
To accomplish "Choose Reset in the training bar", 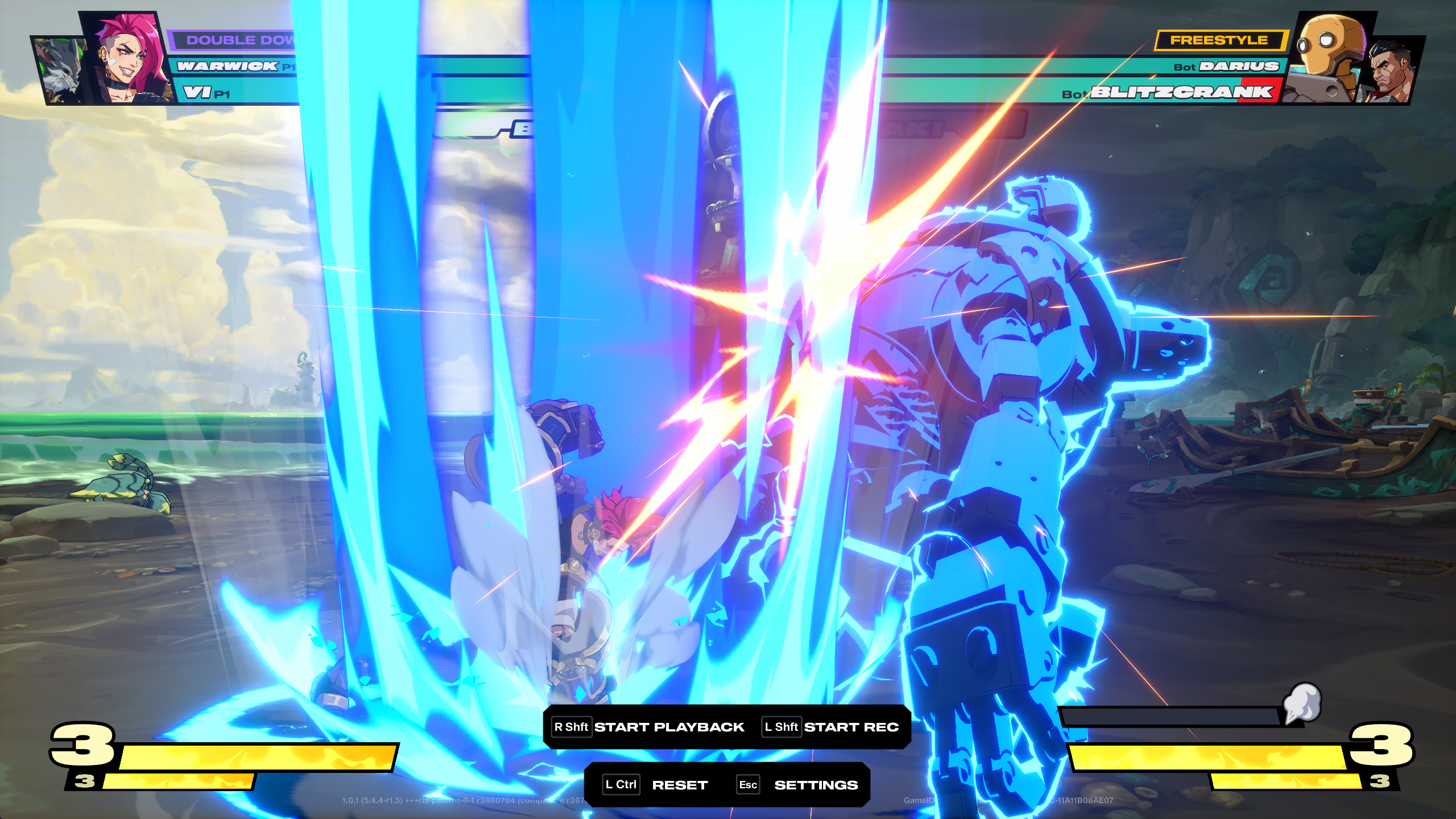I will click(656, 785).
